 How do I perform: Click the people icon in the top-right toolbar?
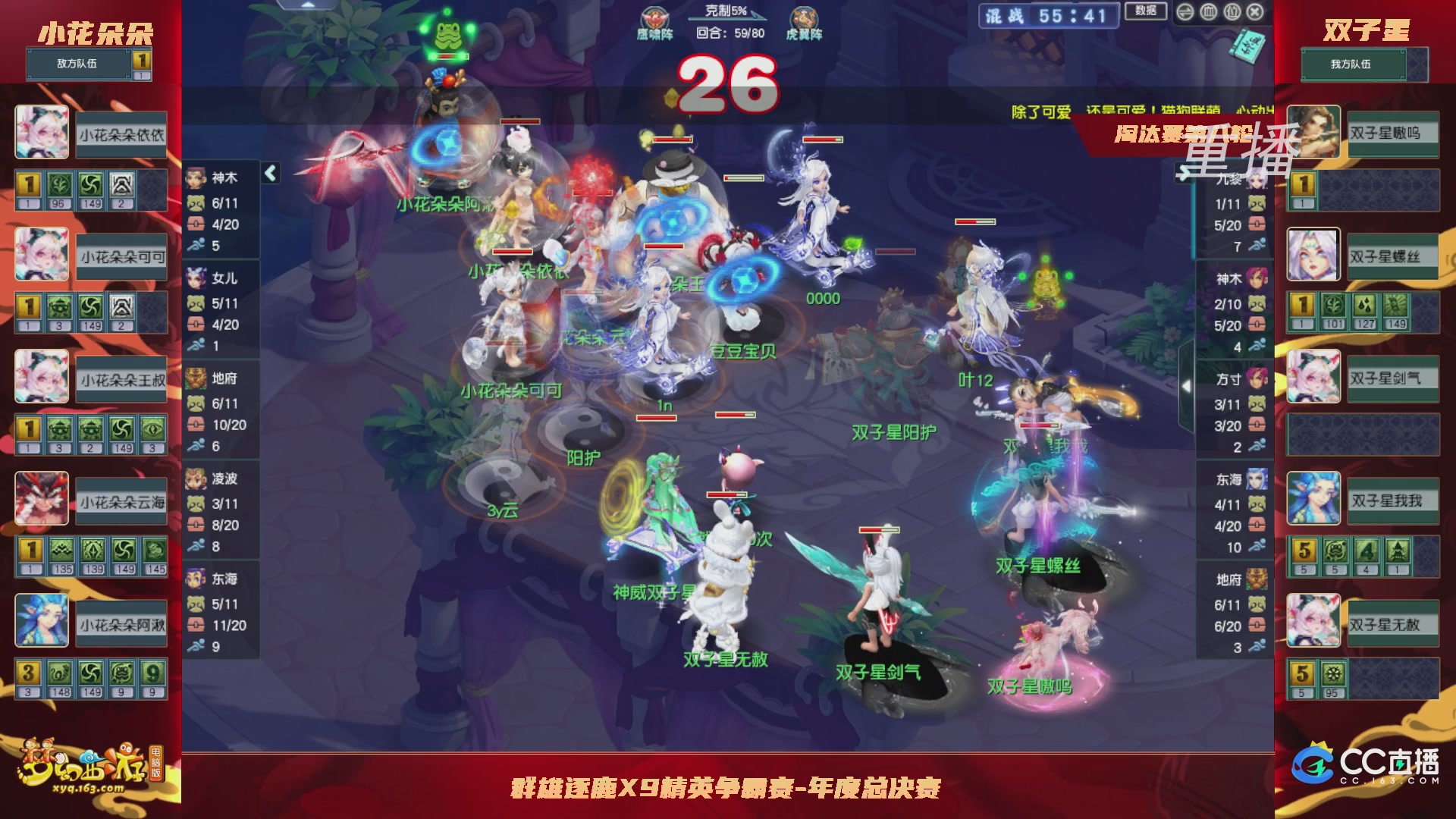(x=1231, y=11)
